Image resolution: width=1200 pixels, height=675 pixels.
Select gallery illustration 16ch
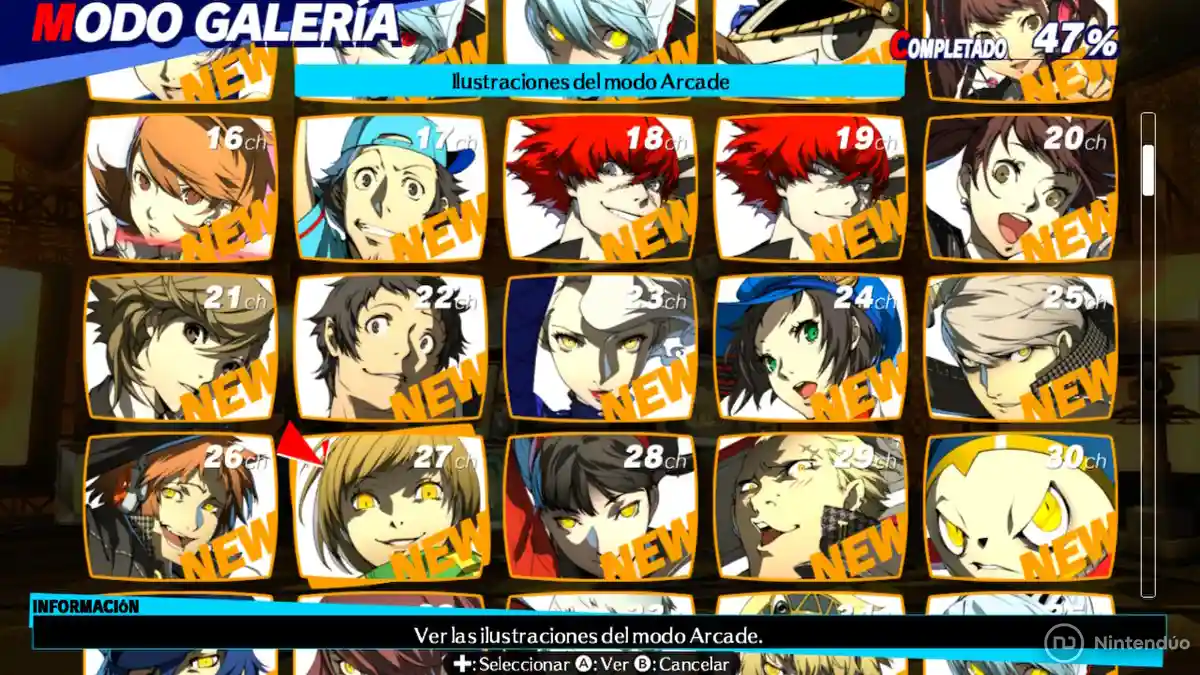(x=180, y=188)
